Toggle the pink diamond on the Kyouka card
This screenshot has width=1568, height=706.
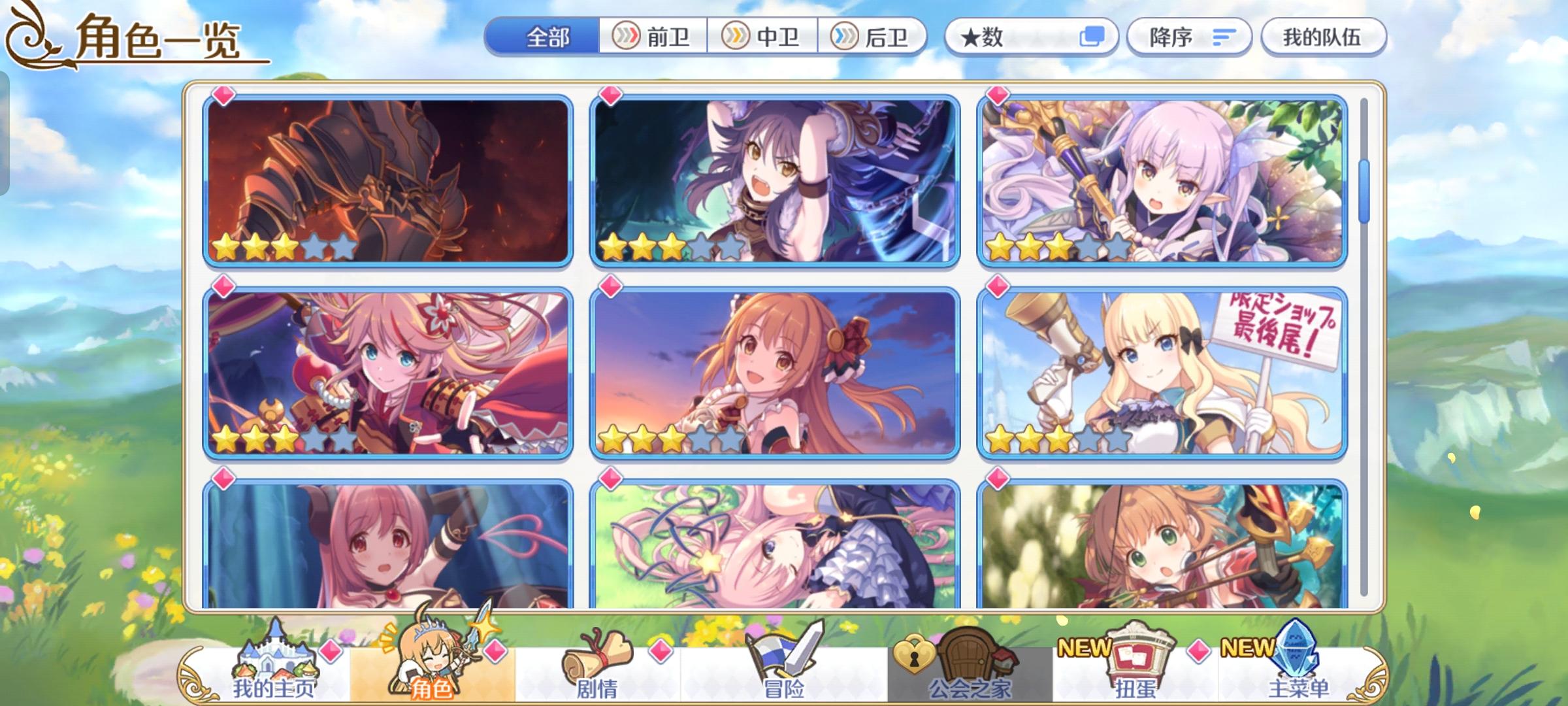point(999,96)
